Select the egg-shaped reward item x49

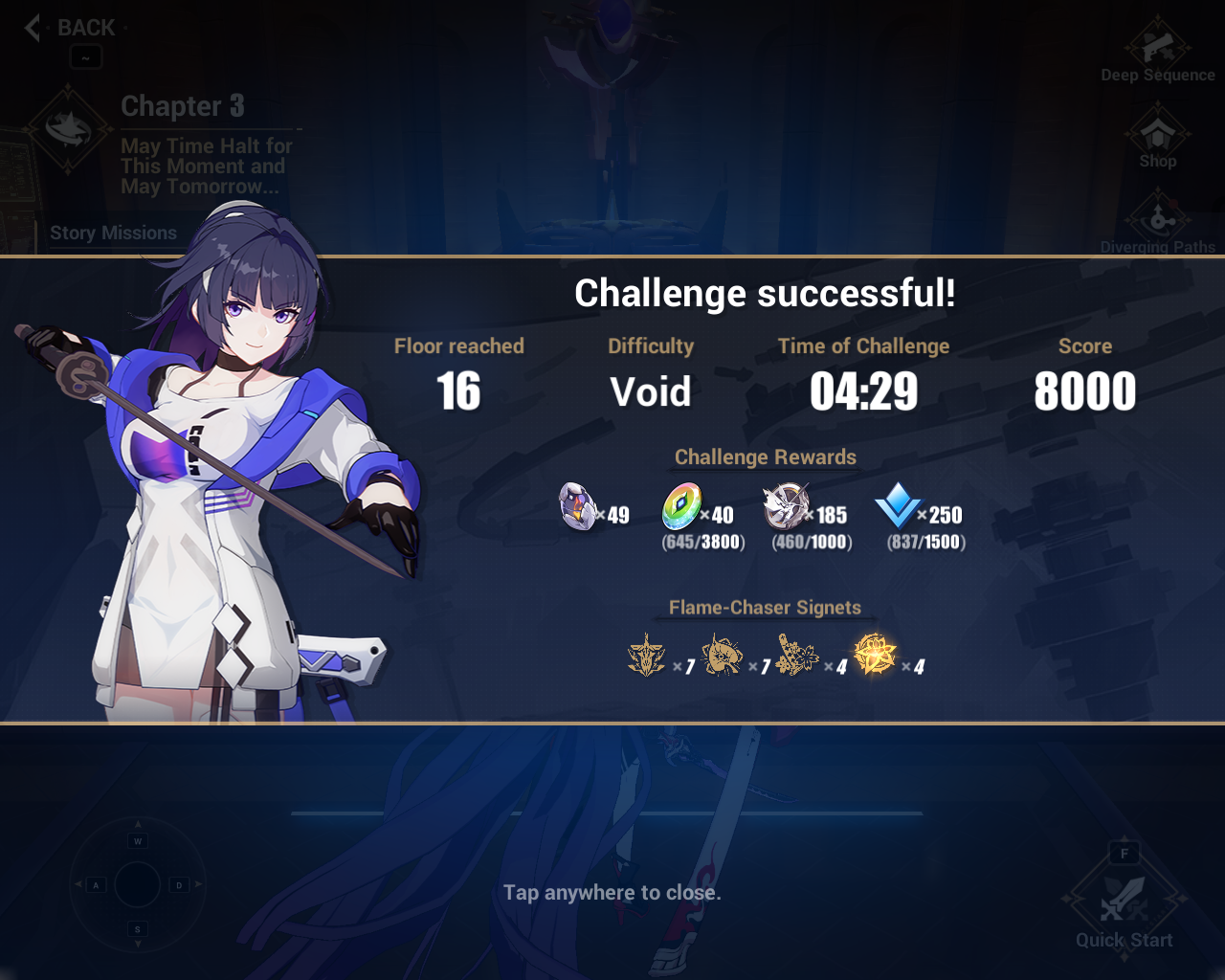pos(577,504)
